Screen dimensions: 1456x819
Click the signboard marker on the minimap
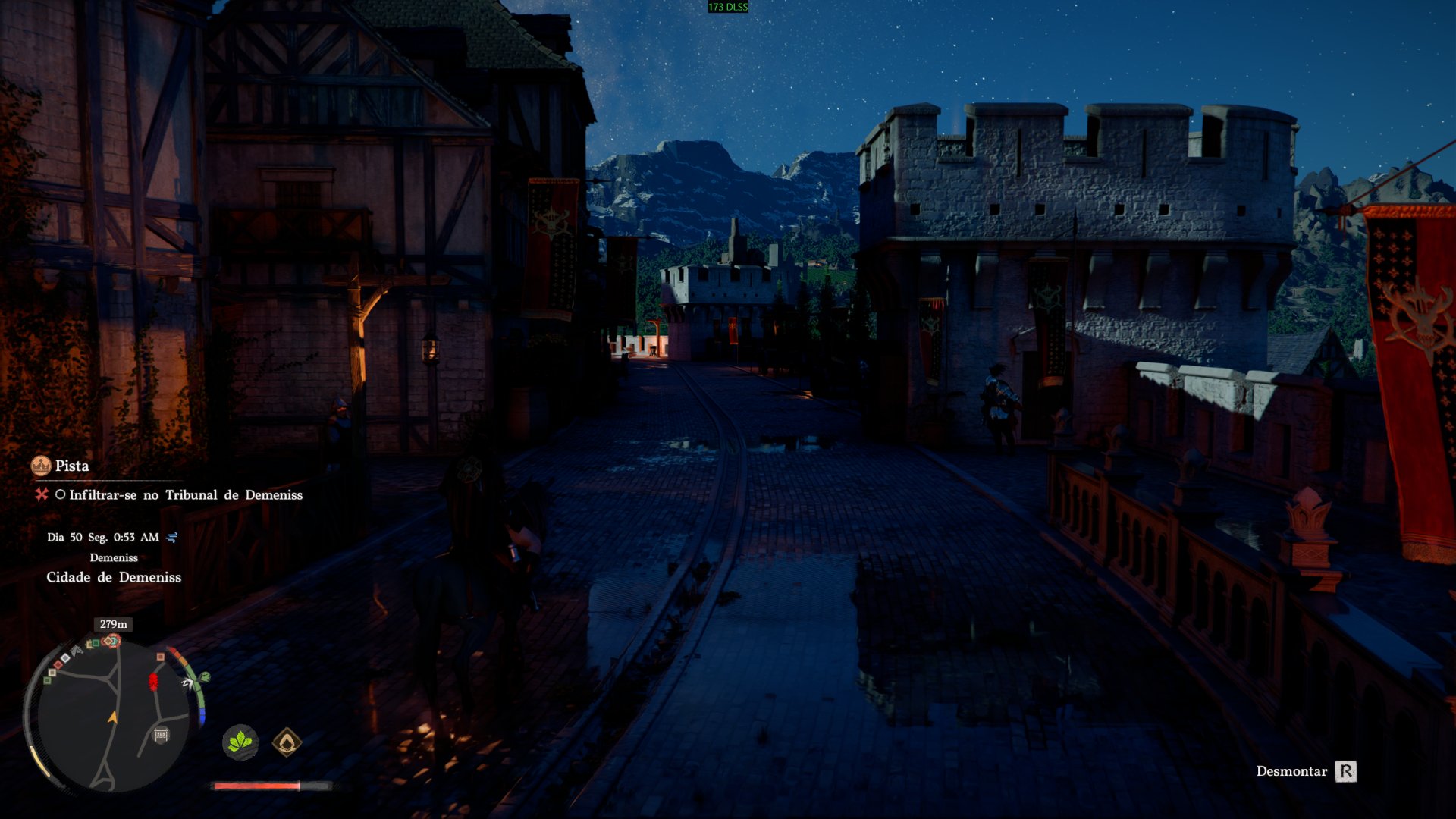point(161,734)
